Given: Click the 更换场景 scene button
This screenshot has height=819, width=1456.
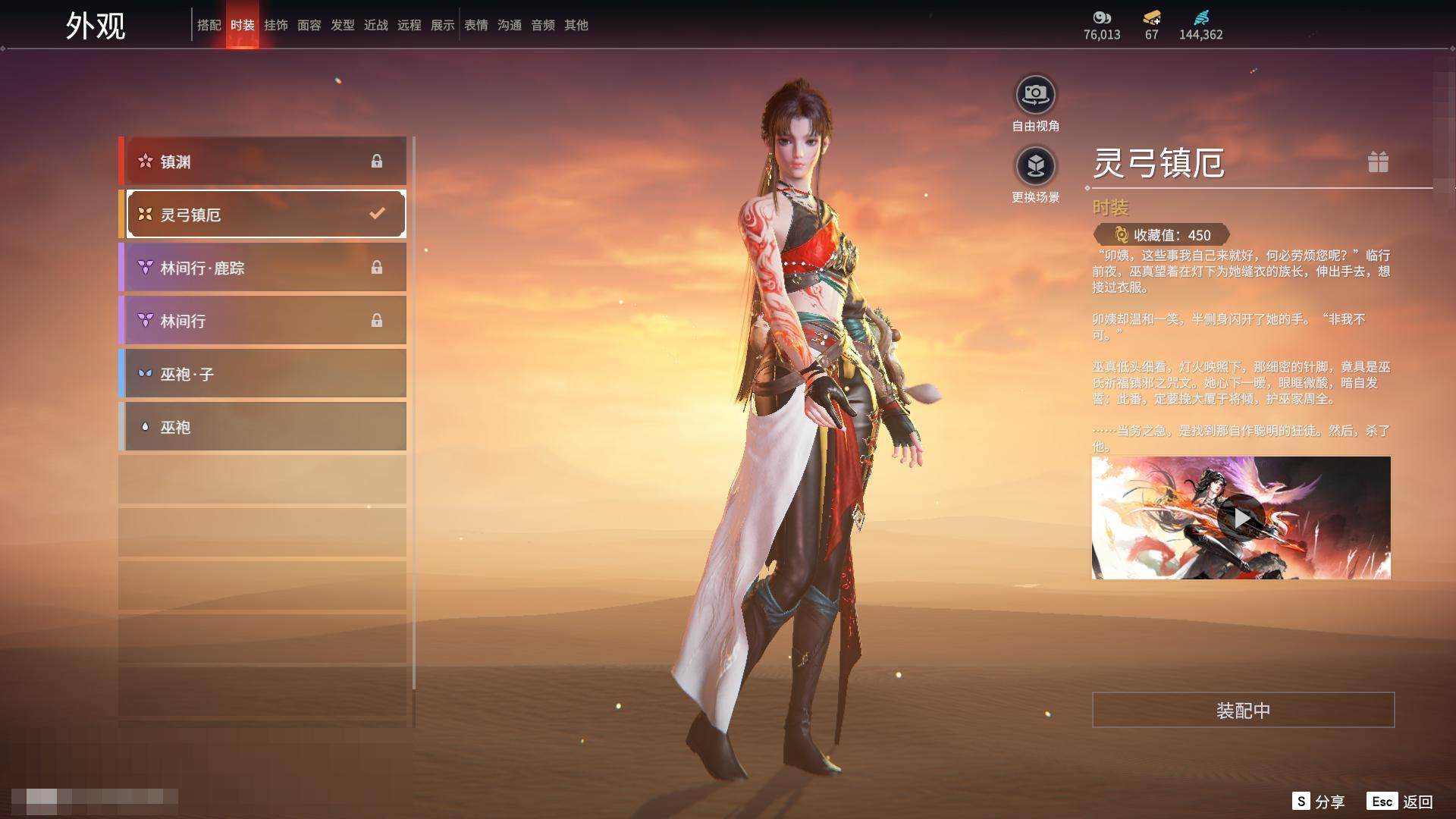Looking at the screenshot, I should coord(1035,166).
